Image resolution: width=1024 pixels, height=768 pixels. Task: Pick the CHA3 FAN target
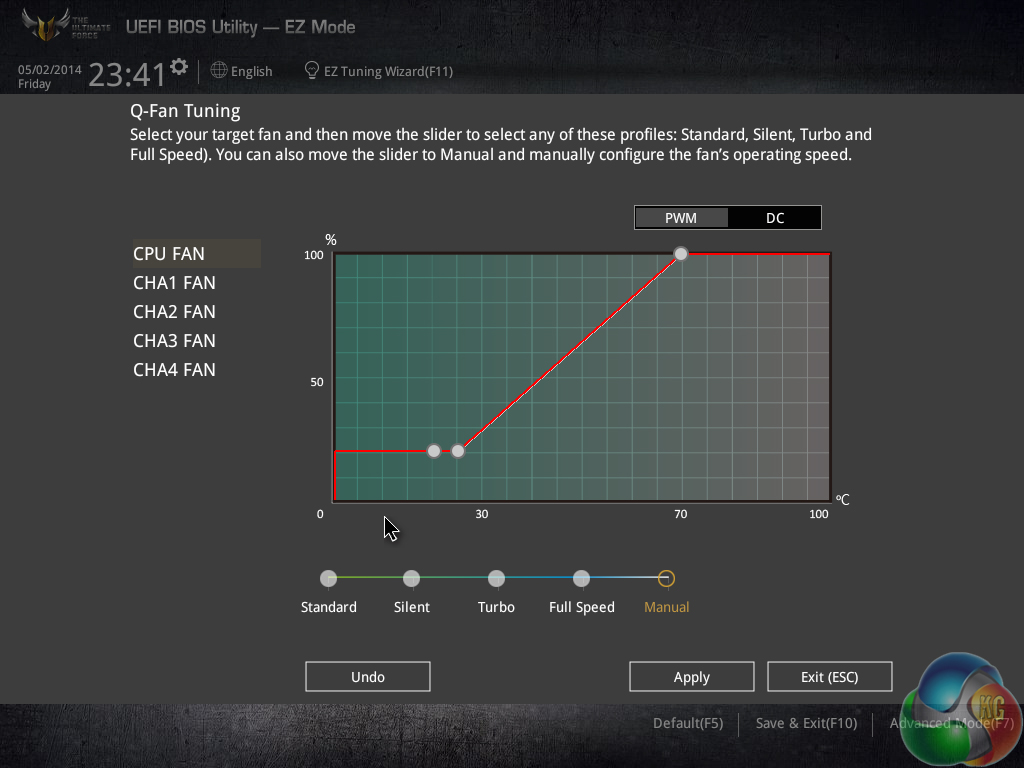click(174, 341)
